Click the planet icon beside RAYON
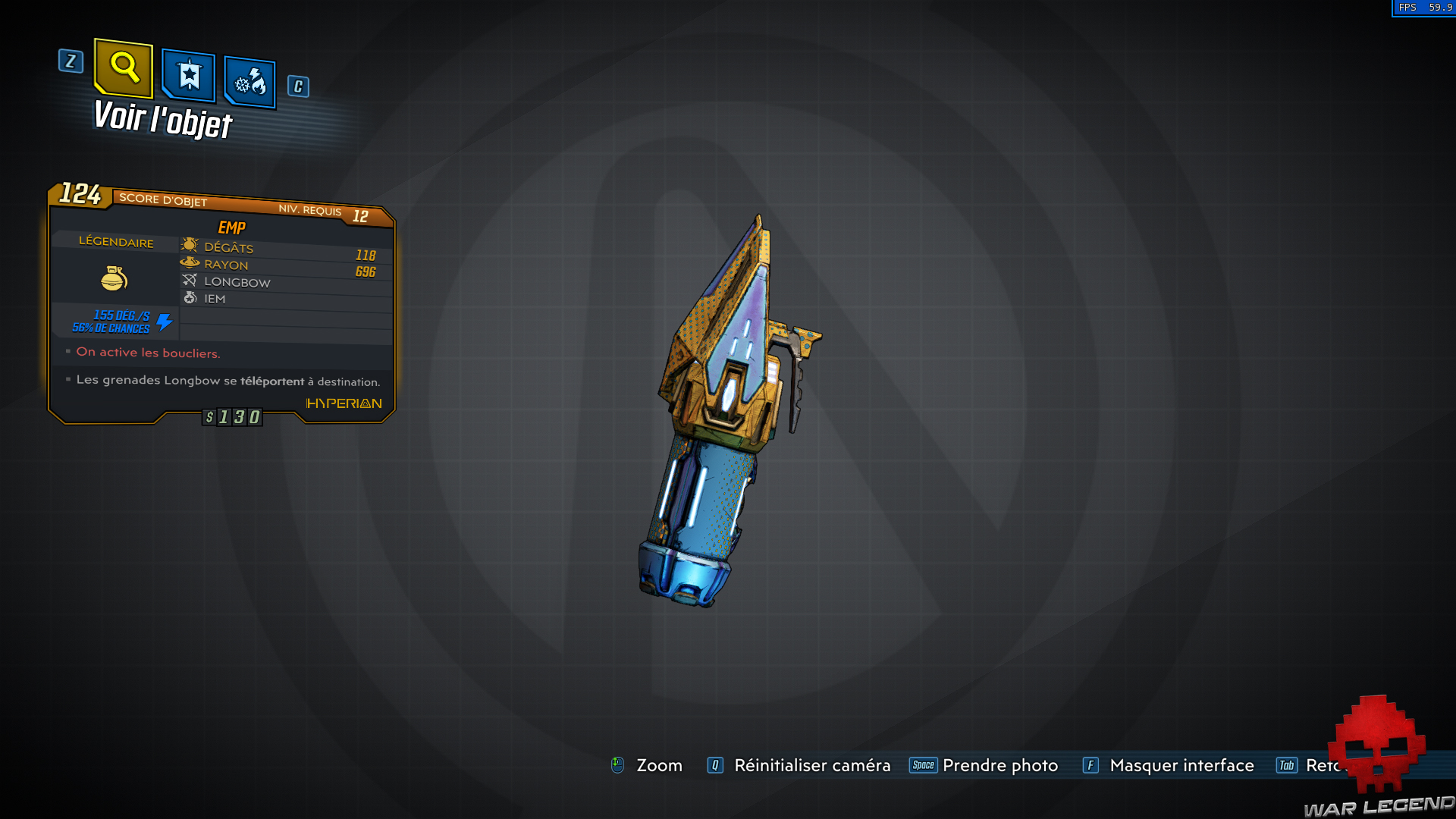This screenshot has width=1456, height=819. click(x=190, y=262)
